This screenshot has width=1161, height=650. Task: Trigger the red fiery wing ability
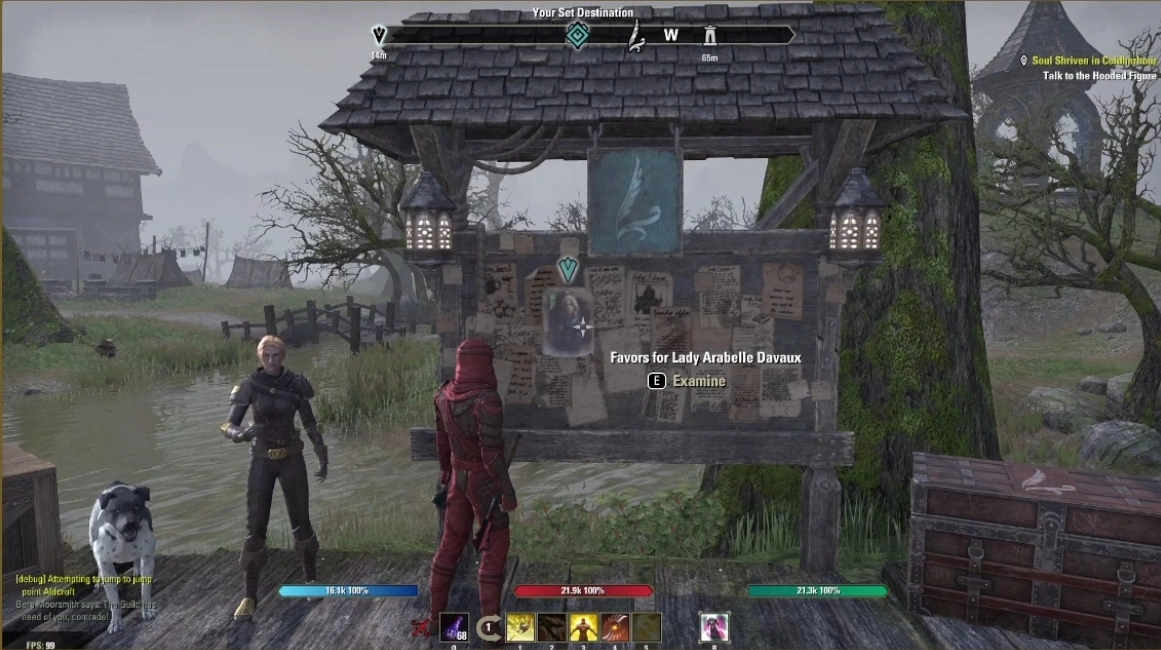tap(616, 627)
